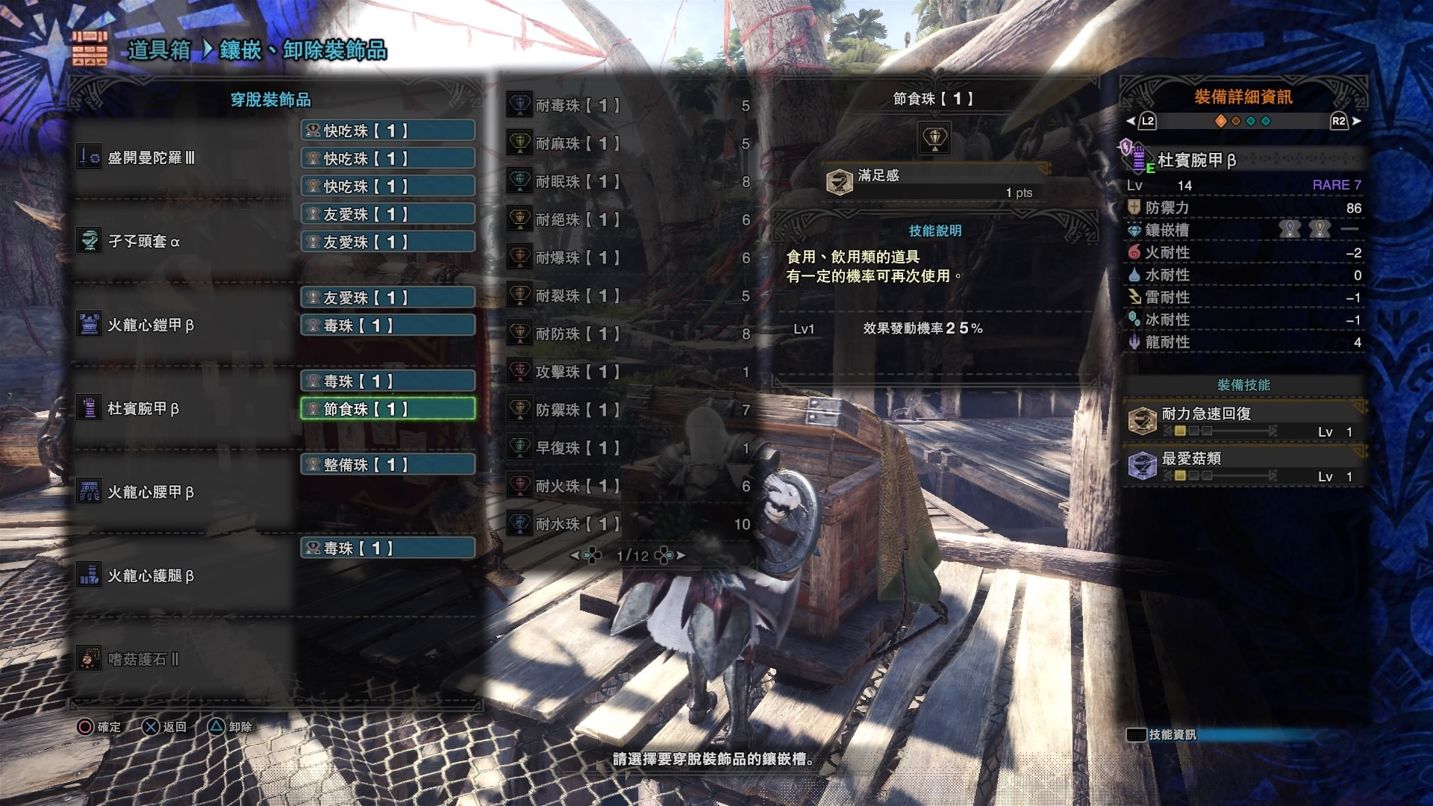The image size is (1433, 806).
Task: Choose 耐水珠 water resistance jewel
Action: [x=627, y=524]
